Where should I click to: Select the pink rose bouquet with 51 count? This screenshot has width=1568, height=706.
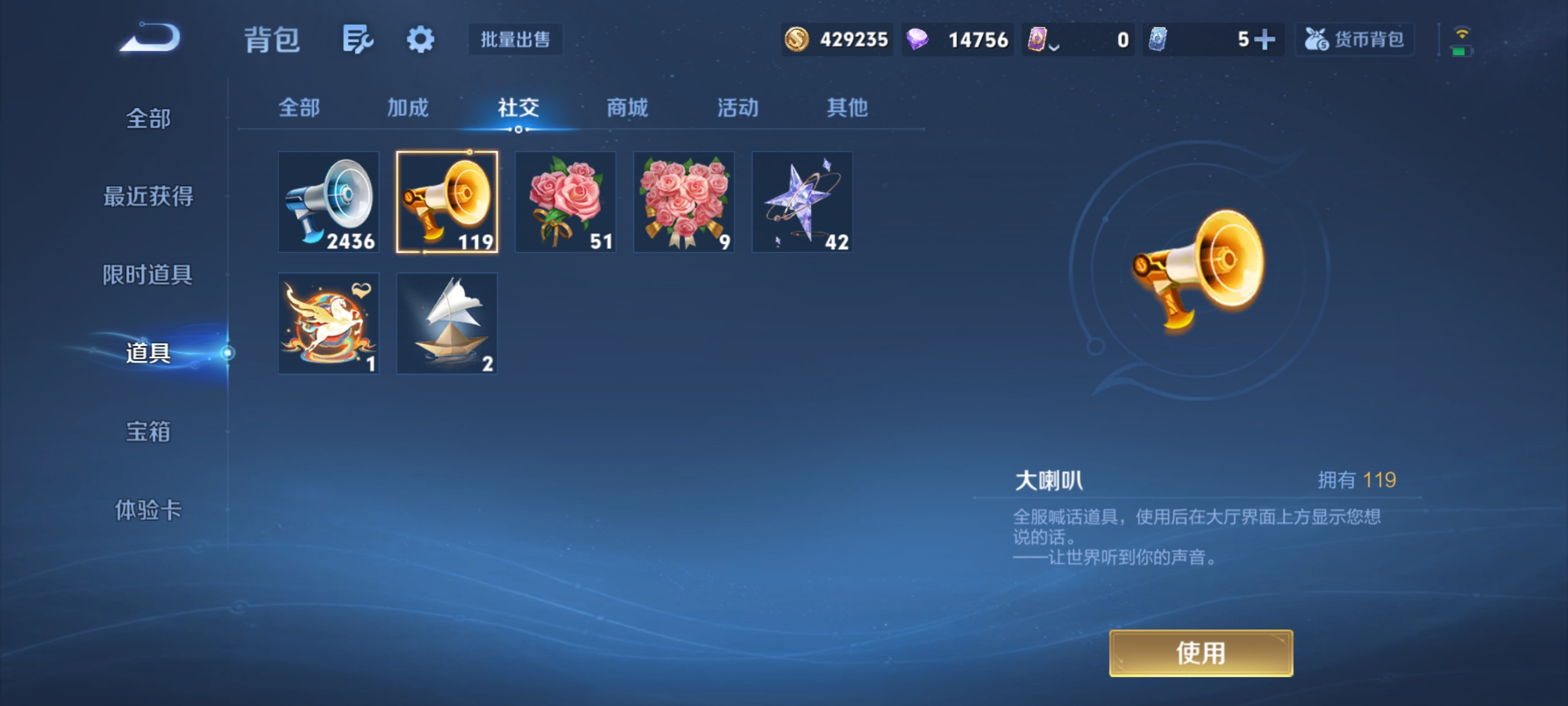(x=565, y=202)
